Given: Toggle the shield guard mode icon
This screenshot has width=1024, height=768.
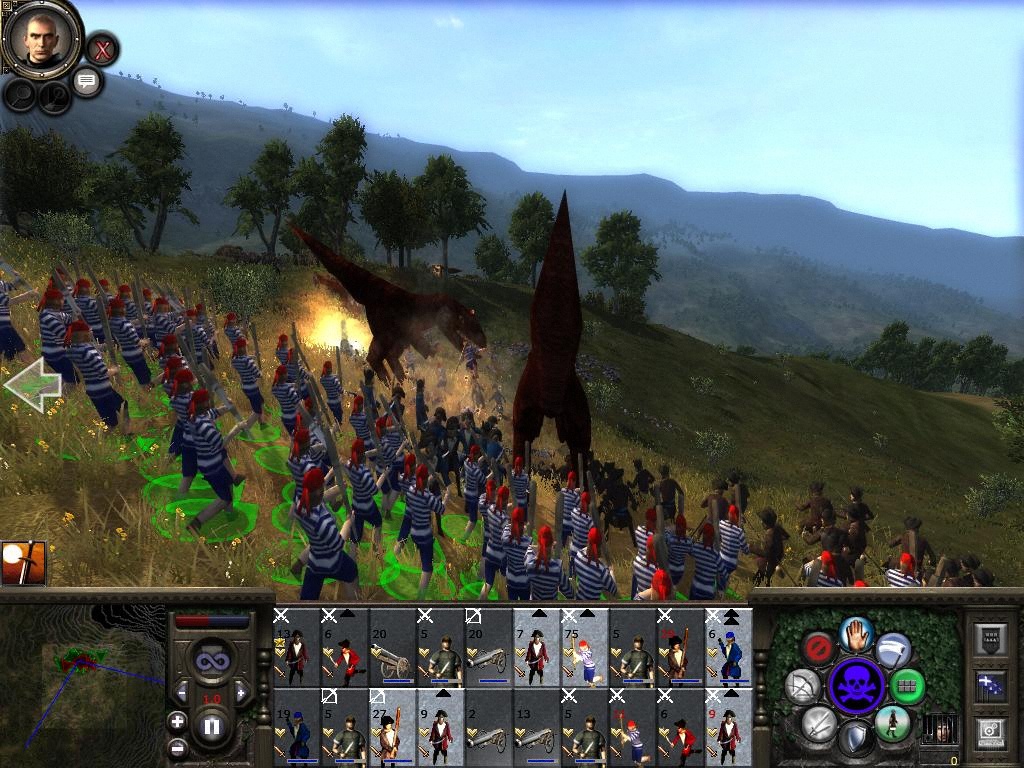Looking at the screenshot, I should pyautogui.click(x=855, y=738).
